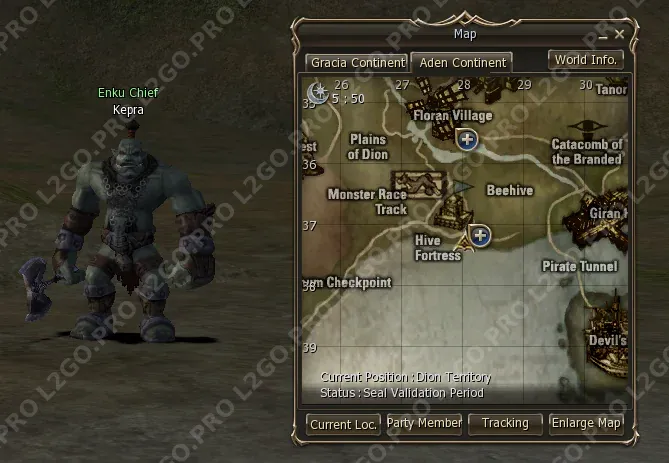This screenshot has width=669, height=463.
Task: Close the Map window
Action: coord(620,34)
